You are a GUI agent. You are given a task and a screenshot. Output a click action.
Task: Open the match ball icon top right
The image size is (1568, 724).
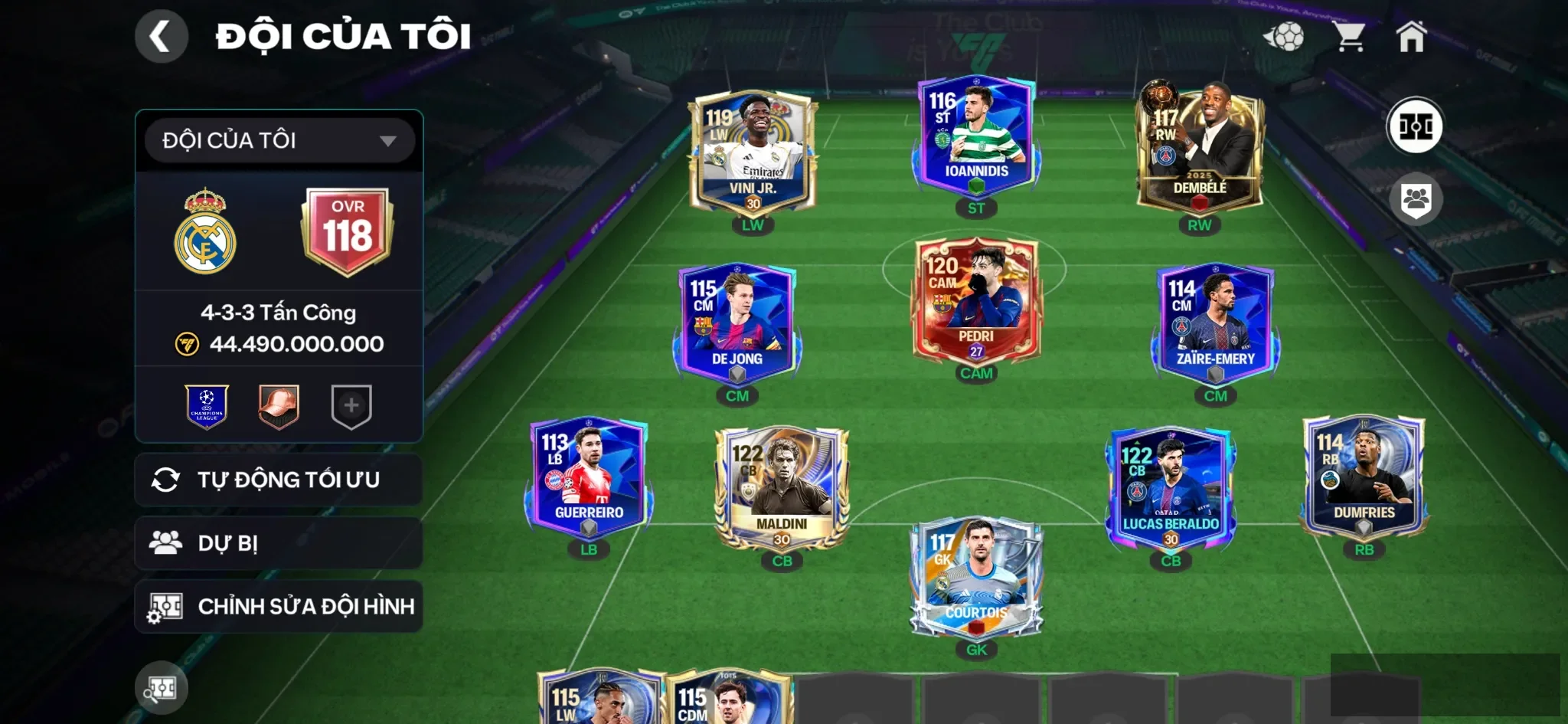coord(1291,34)
